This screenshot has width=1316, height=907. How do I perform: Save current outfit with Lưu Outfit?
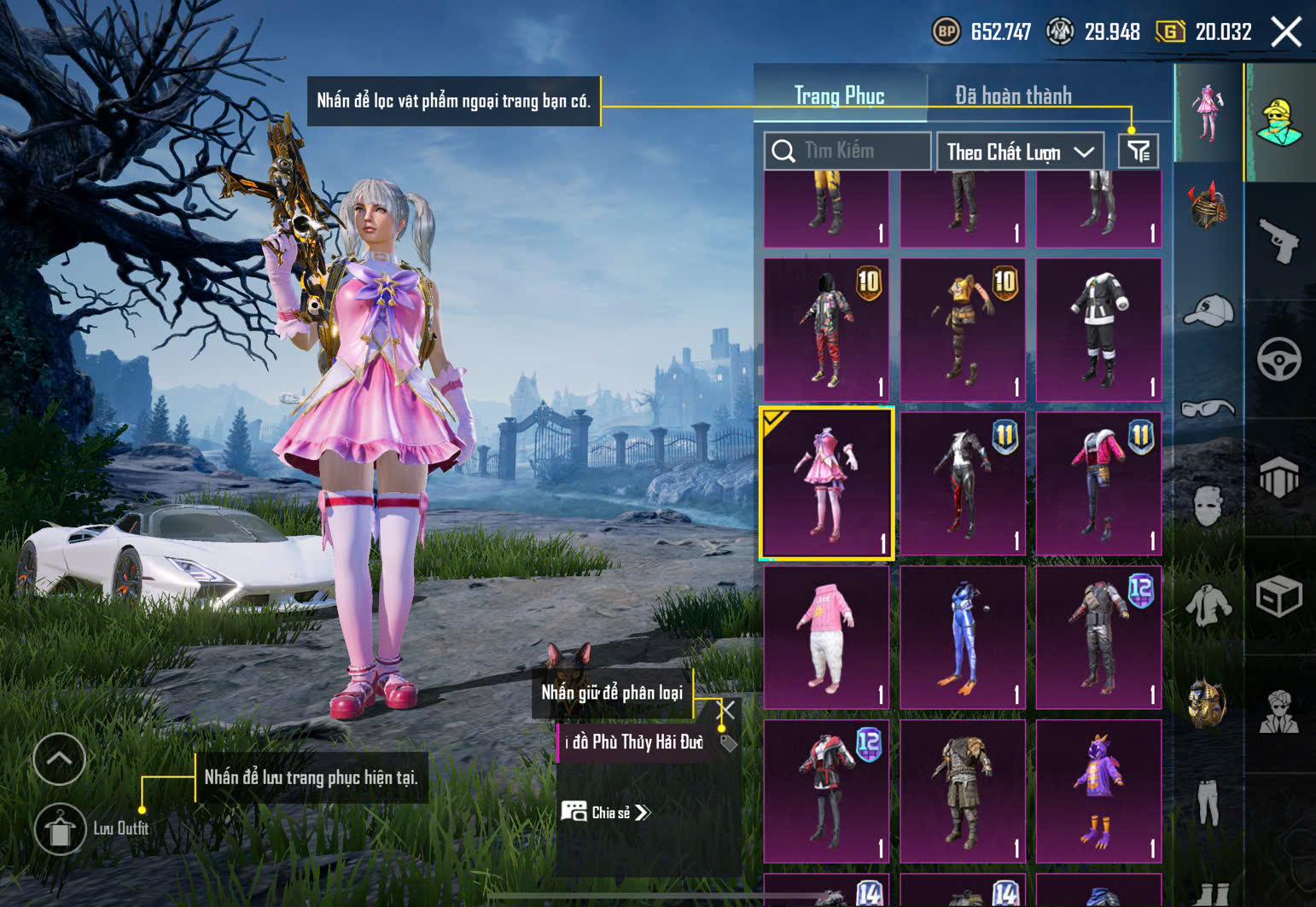point(60,829)
